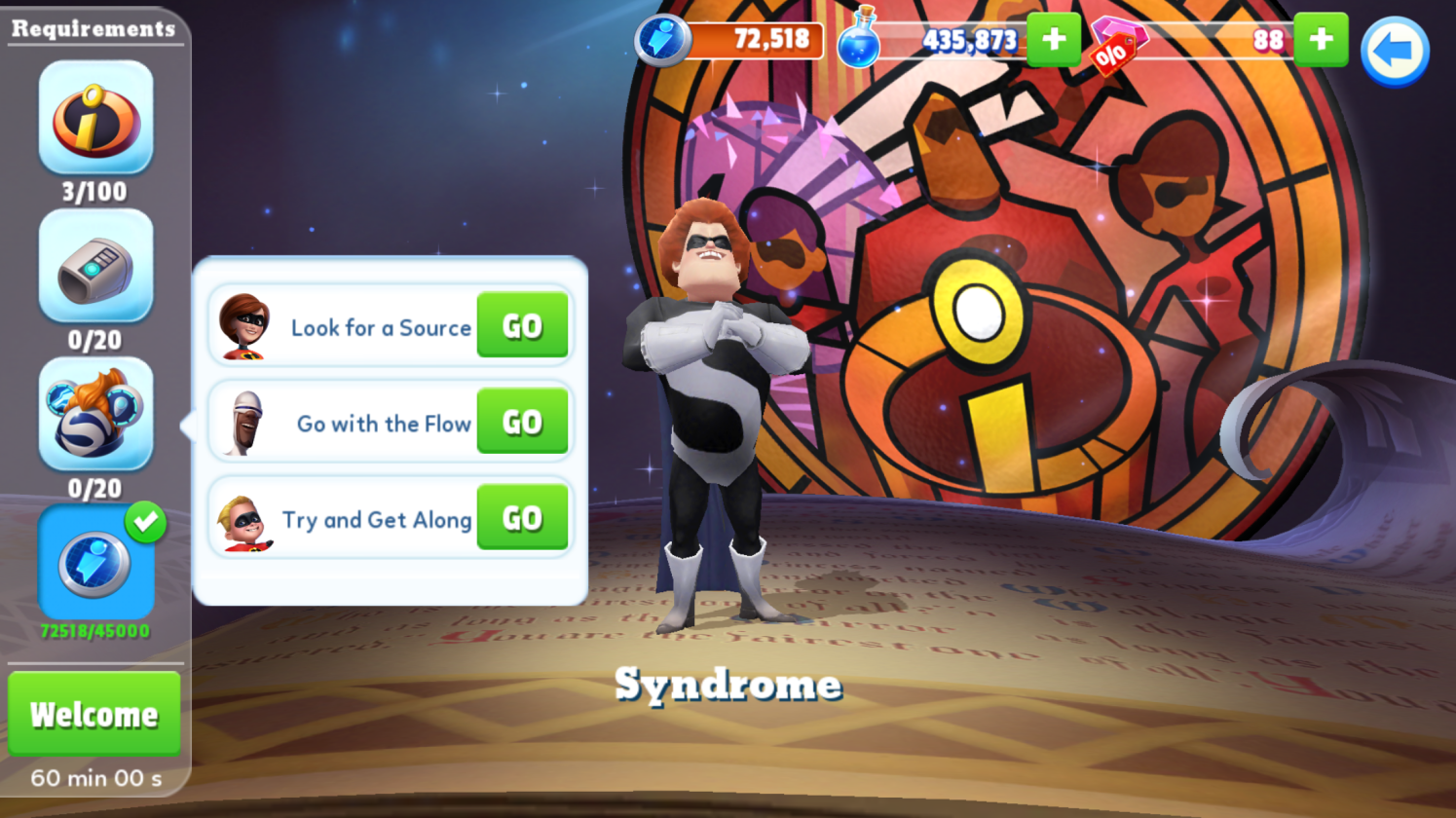The width and height of the screenshot is (1456, 818).
Task: Add more potions with the plus button
Action: (1054, 40)
